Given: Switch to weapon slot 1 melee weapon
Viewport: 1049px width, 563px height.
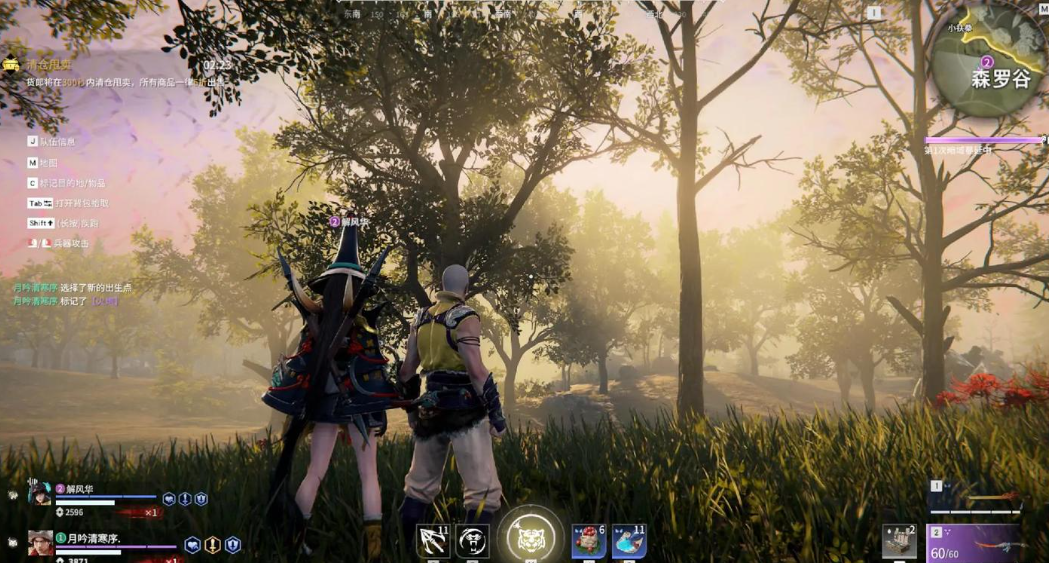Looking at the screenshot, I should (975, 497).
